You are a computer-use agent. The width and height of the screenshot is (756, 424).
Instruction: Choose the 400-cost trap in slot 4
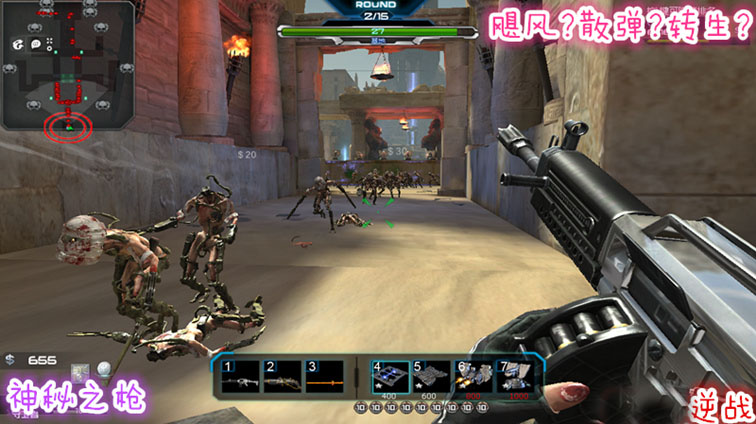point(390,375)
